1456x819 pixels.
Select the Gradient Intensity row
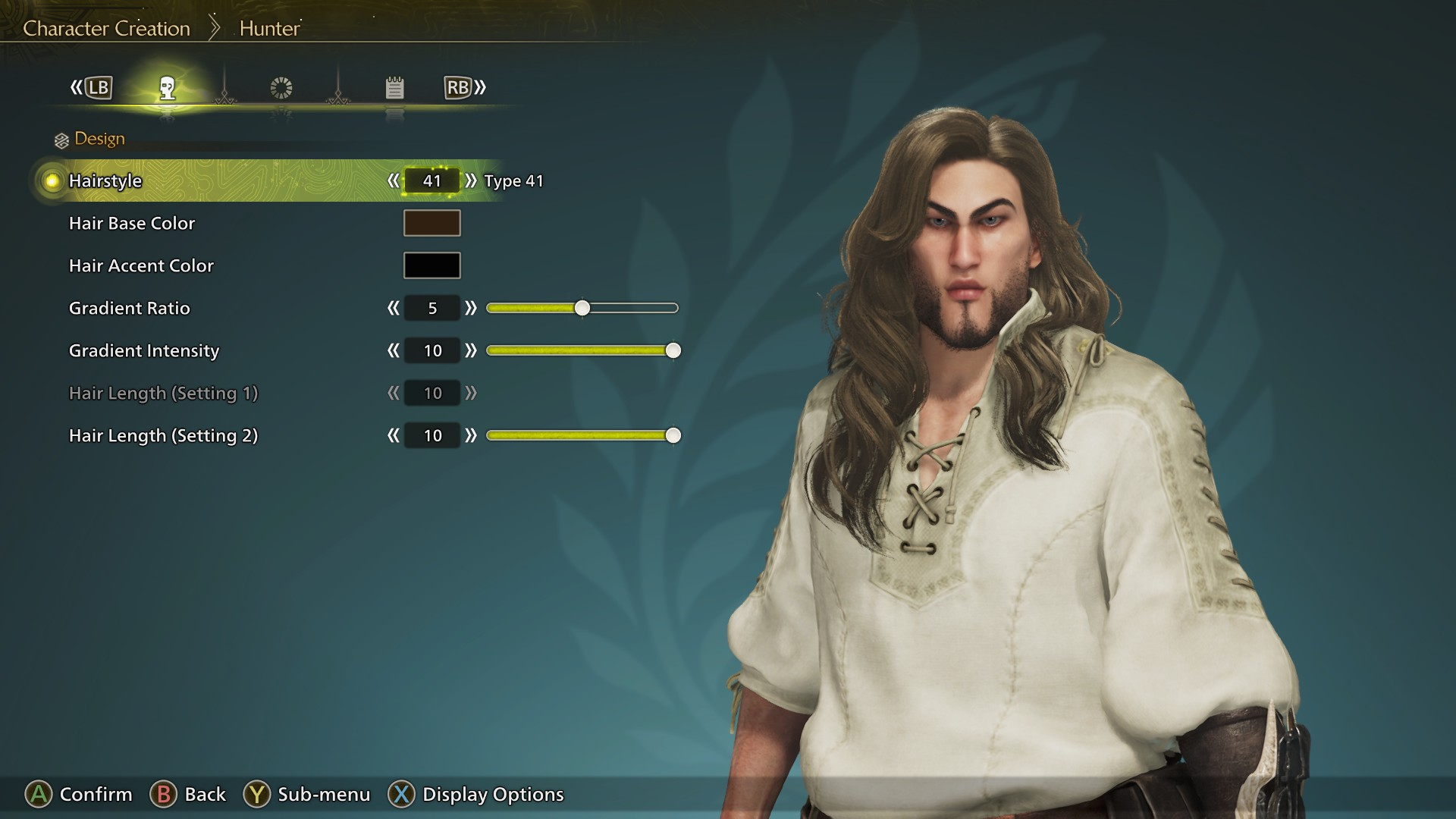(144, 350)
